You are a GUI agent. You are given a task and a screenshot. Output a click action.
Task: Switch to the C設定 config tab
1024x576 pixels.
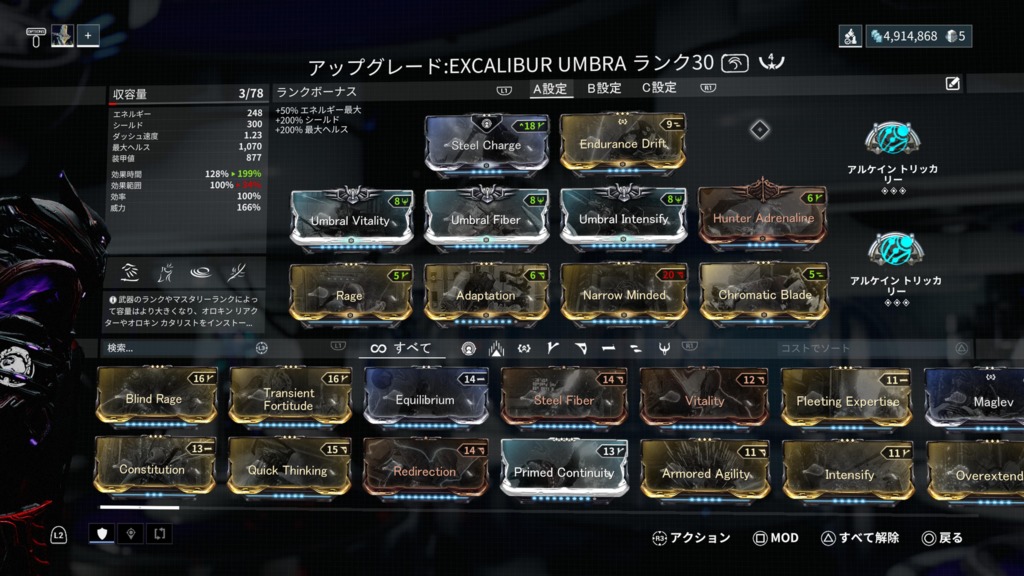pos(659,88)
